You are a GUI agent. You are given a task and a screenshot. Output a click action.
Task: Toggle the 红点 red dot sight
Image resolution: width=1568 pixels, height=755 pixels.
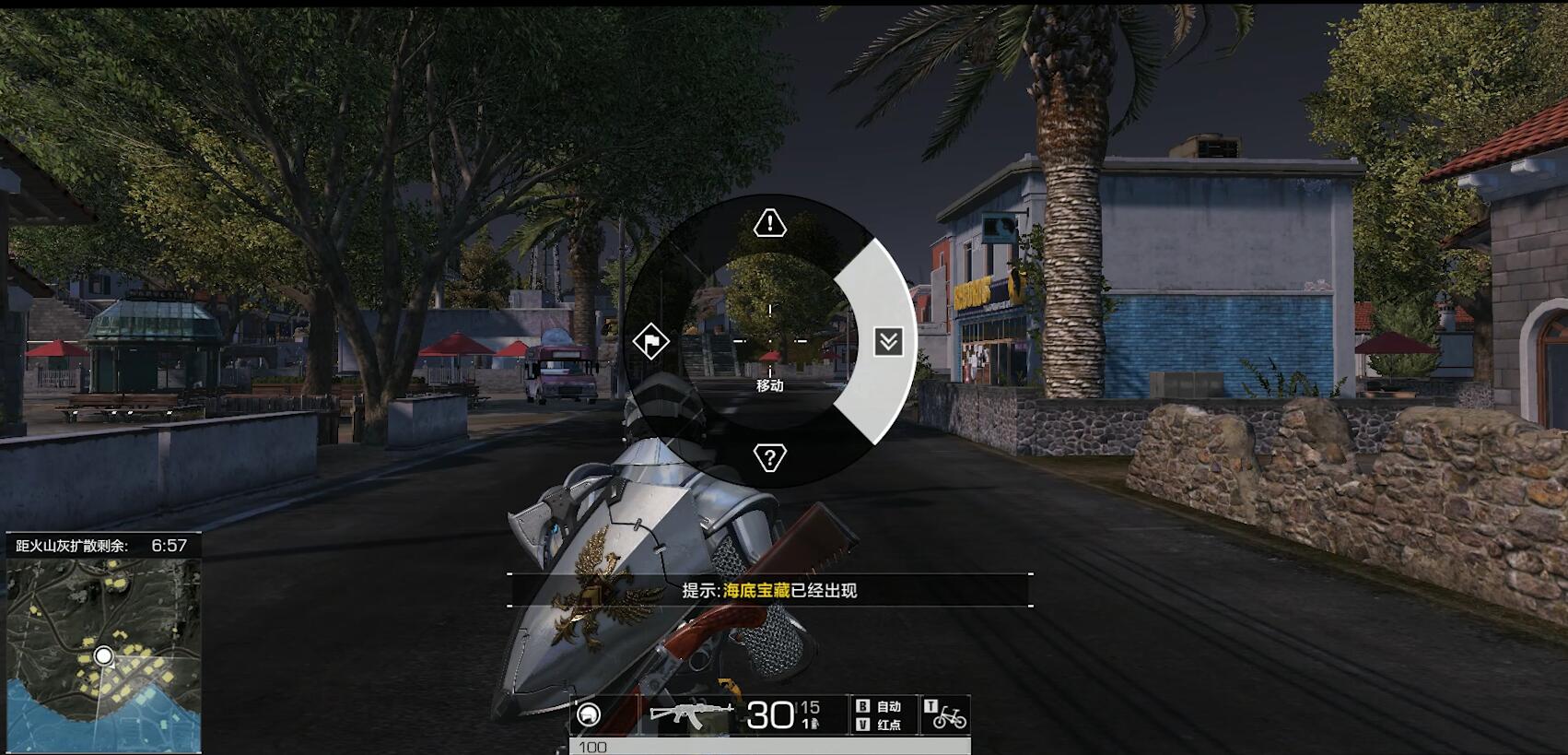(x=880, y=725)
